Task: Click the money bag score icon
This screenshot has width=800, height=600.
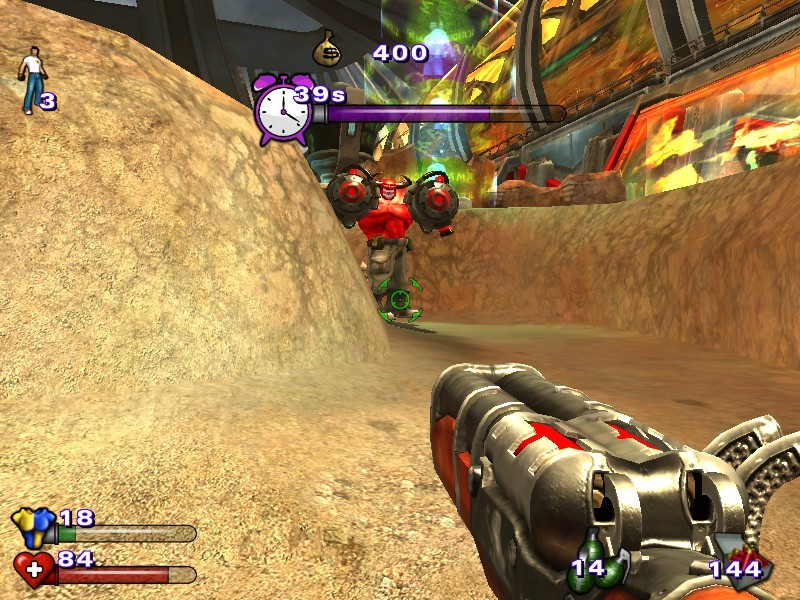Action: (328, 49)
